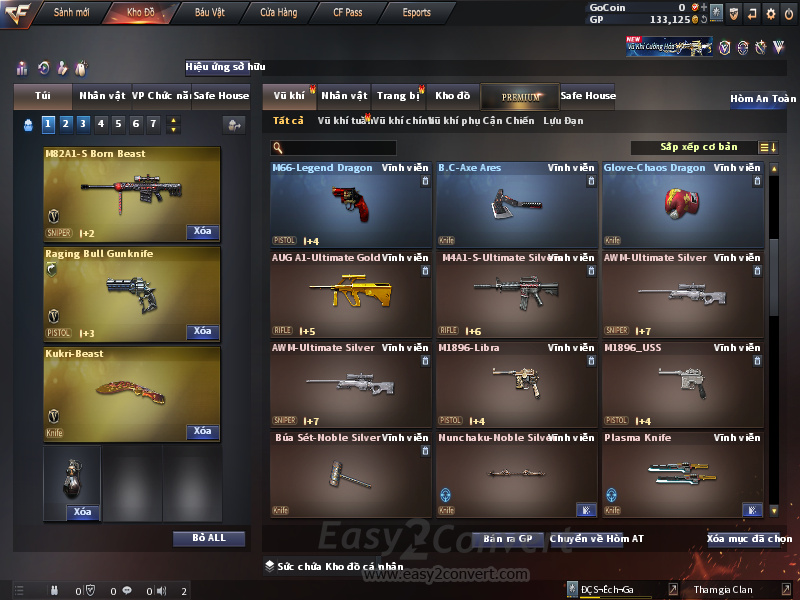Switch to the Trang bị category
Screen dimensions: 800x600
398,96
